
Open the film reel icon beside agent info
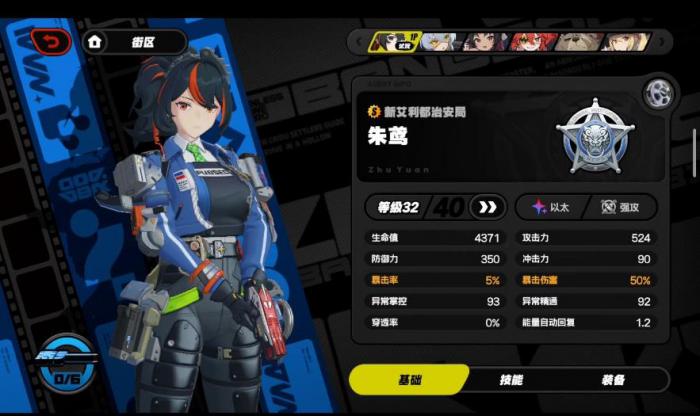pos(657,93)
